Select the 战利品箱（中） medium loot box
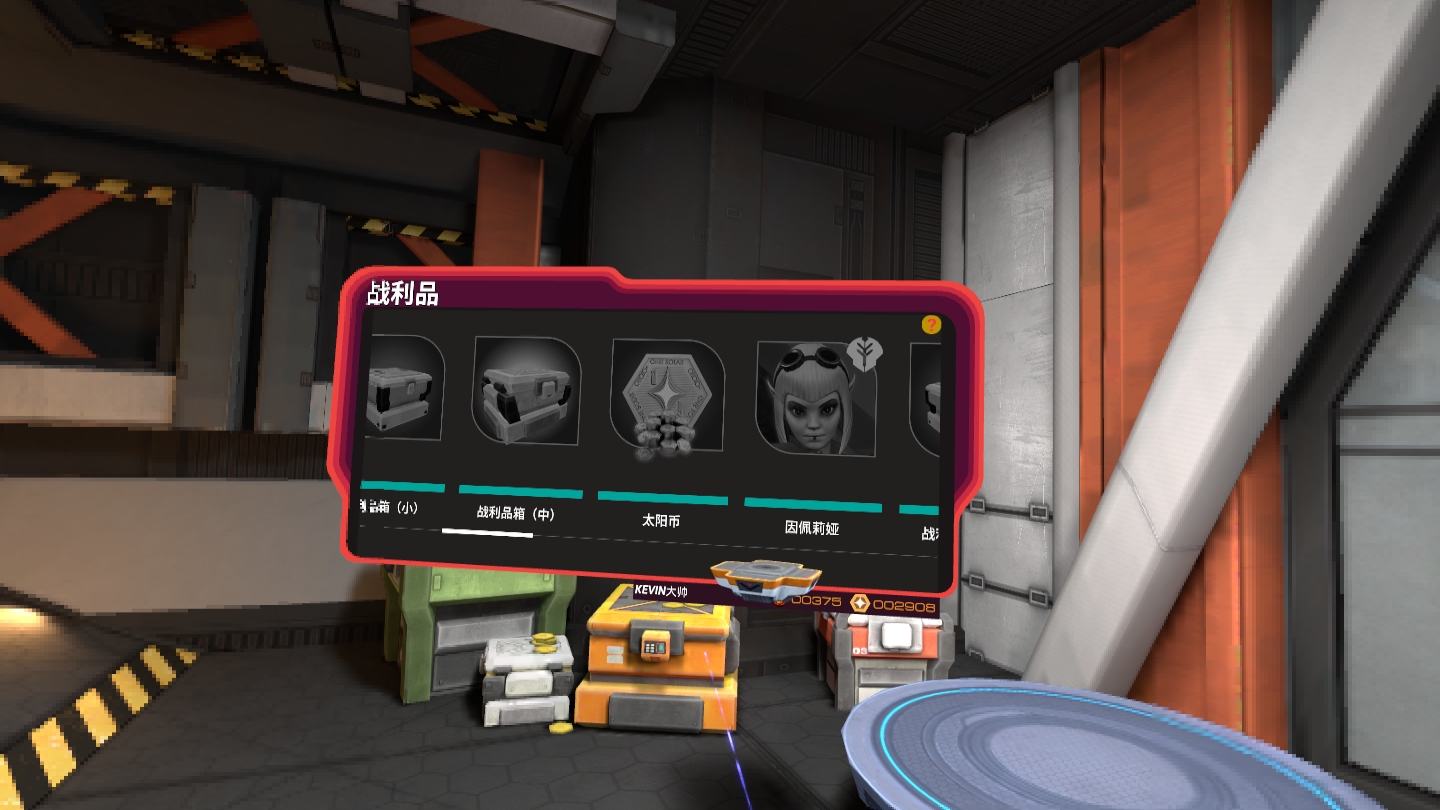Image resolution: width=1440 pixels, height=810 pixels. pos(526,391)
